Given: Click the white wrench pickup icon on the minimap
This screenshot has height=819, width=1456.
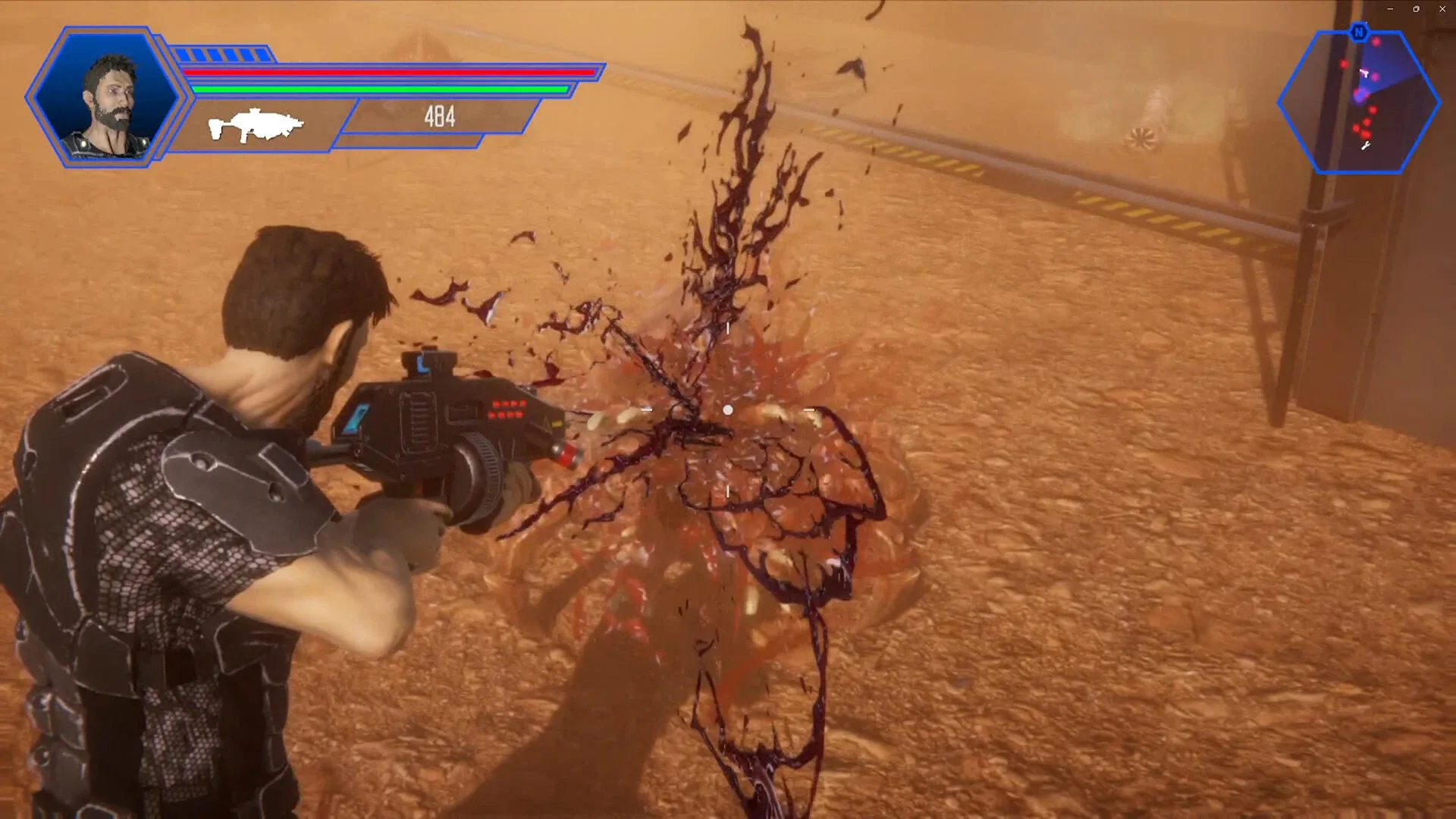Looking at the screenshot, I should pos(1367,146).
